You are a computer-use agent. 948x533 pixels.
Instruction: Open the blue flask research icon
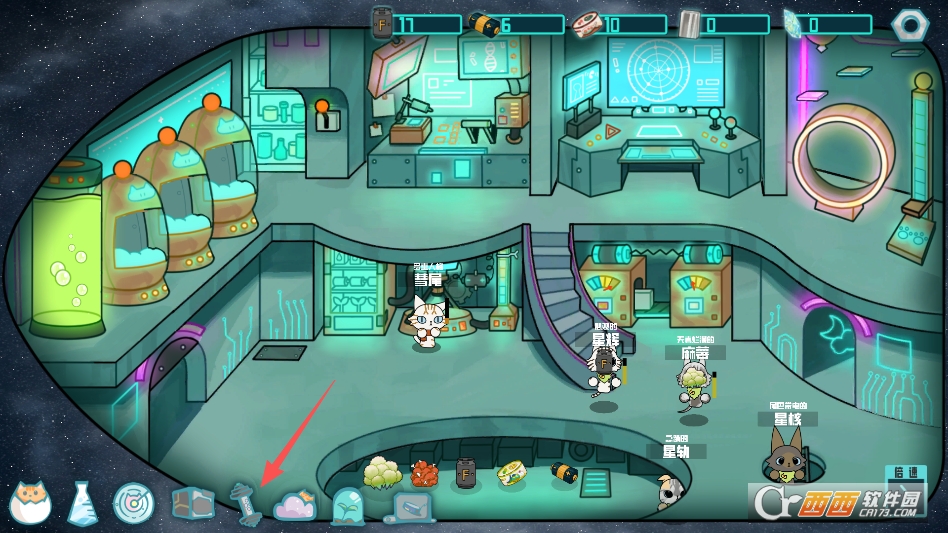pos(82,504)
